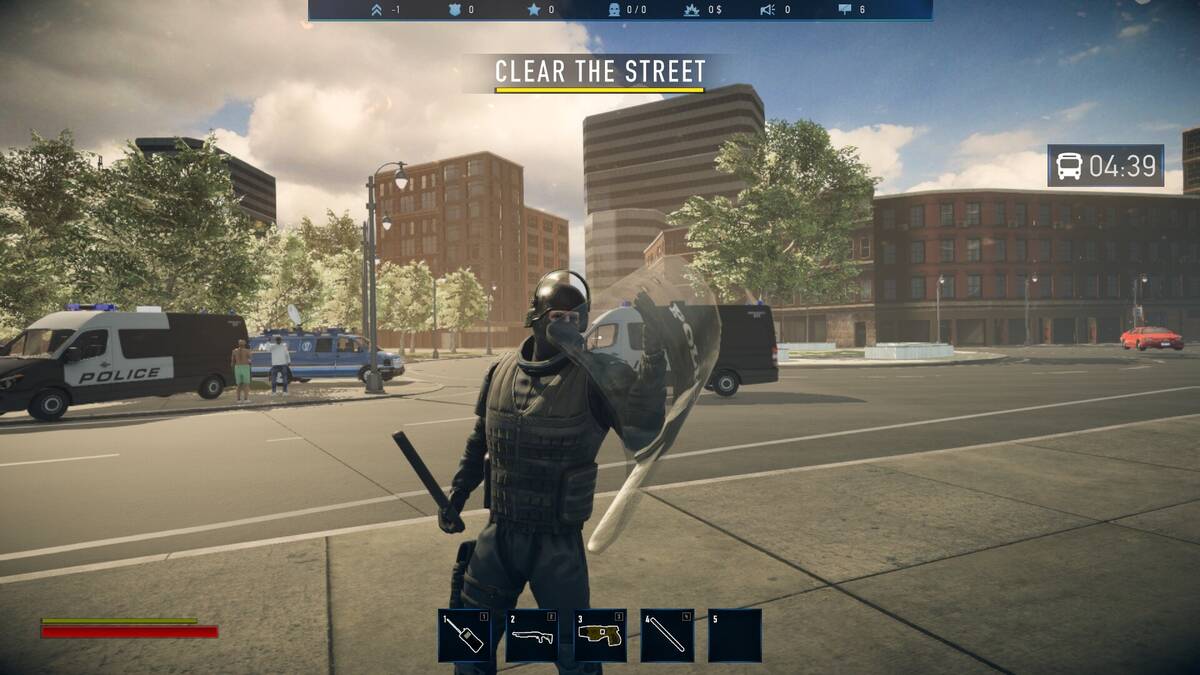
Task: Switch to the baton hotbar slot
Action: 667,635
